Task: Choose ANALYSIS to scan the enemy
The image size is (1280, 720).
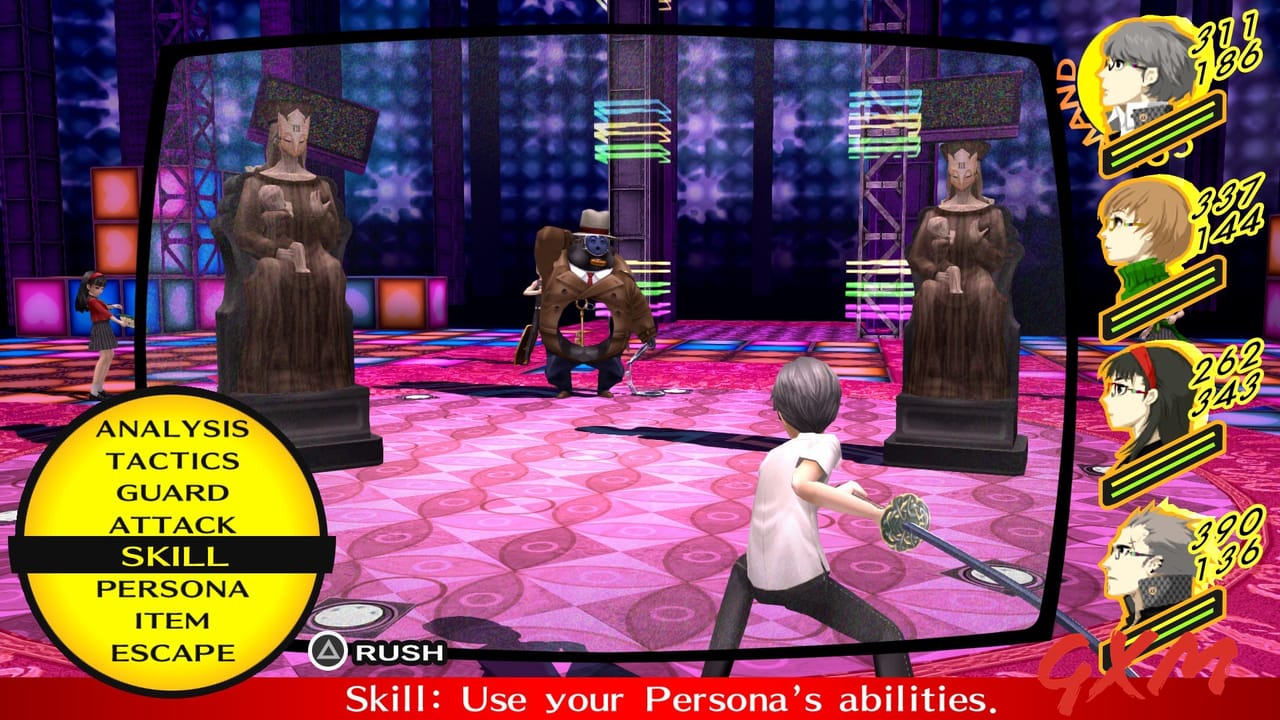Action: (x=172, y=428)
